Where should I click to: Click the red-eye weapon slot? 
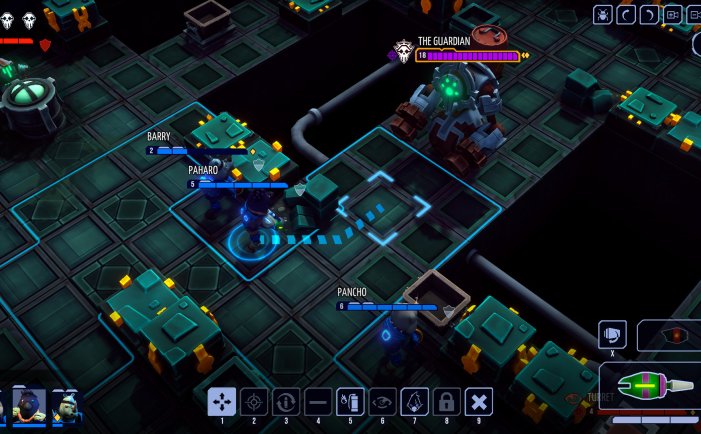click(x=675, y=335)
